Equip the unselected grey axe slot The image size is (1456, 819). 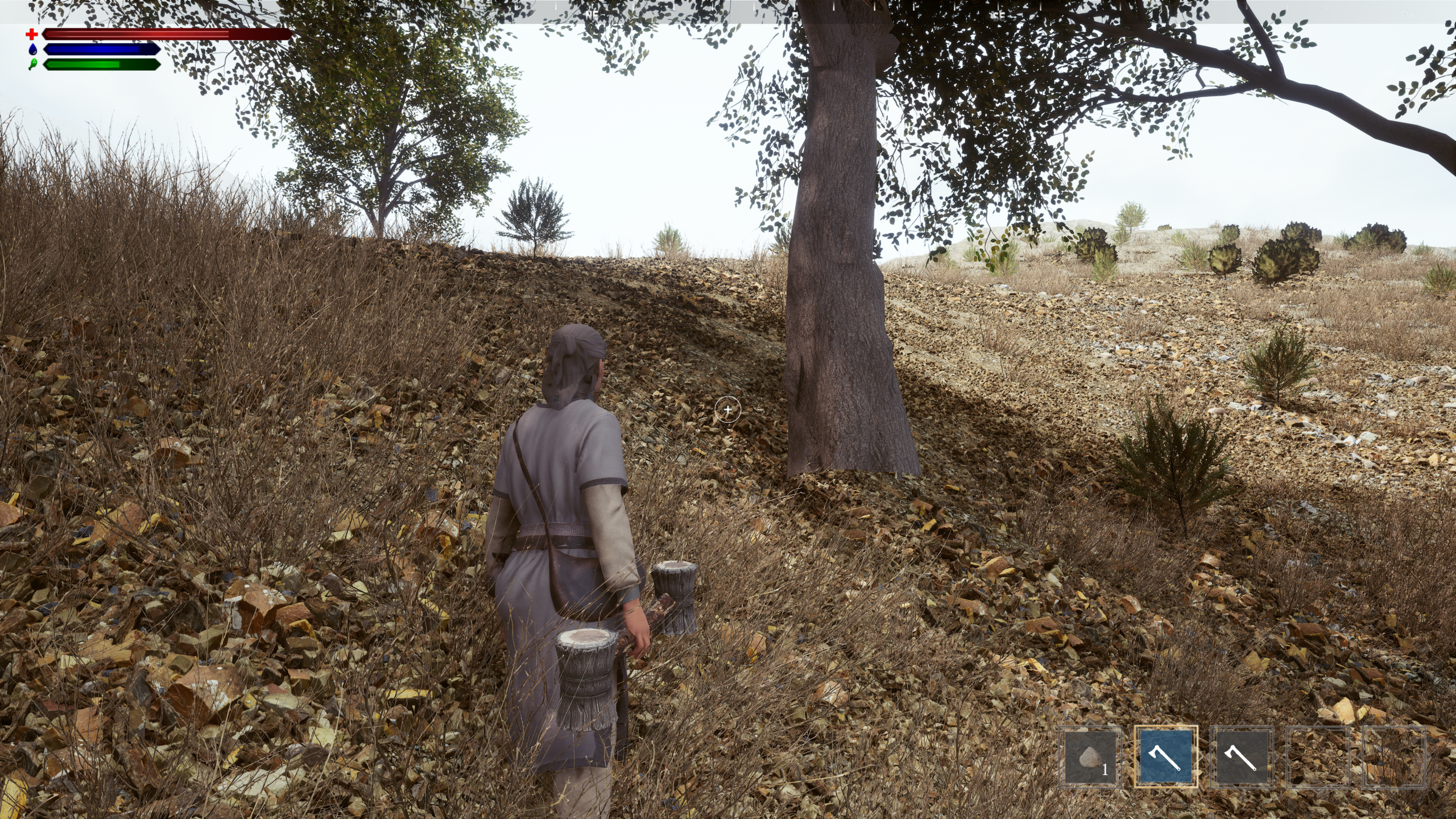pos(1241,757)
